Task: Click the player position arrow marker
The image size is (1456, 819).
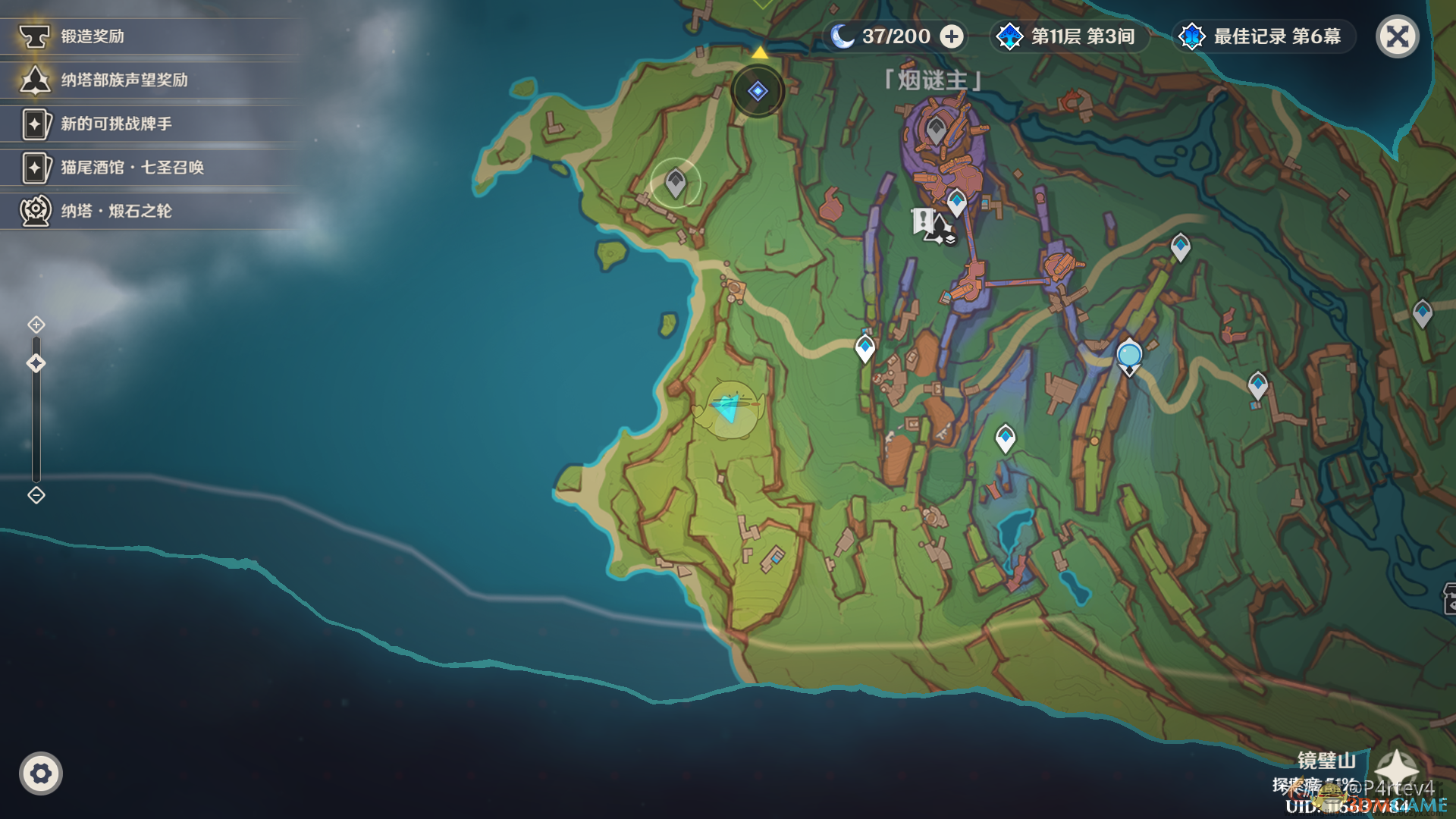Action: (730, 408)
